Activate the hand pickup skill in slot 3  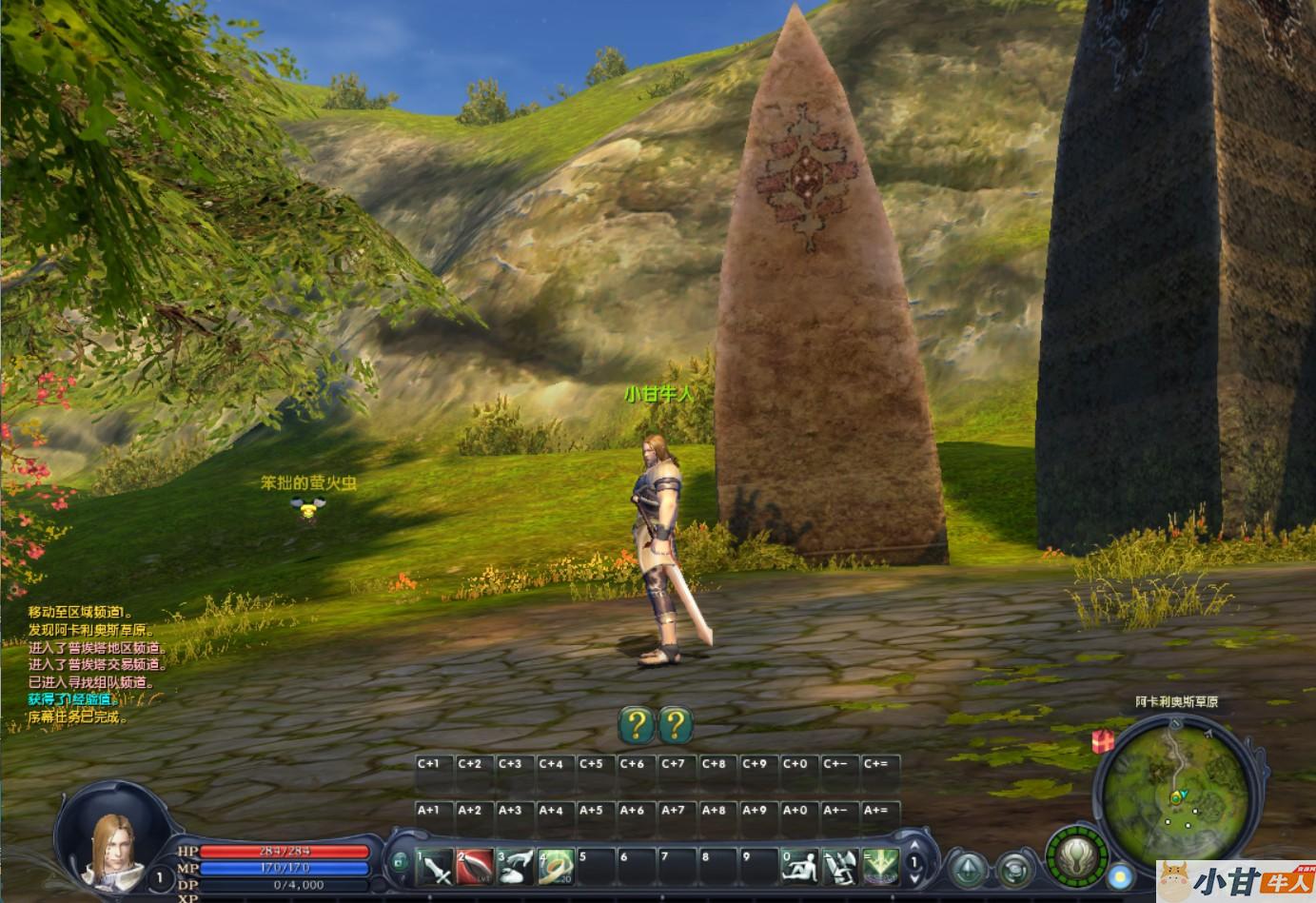pos(515,867)
